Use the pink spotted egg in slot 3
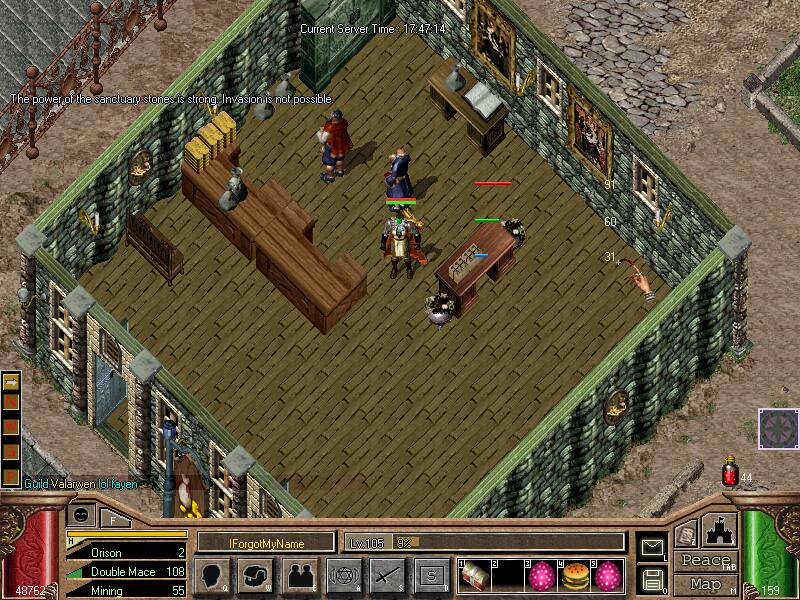 [541, 576]
